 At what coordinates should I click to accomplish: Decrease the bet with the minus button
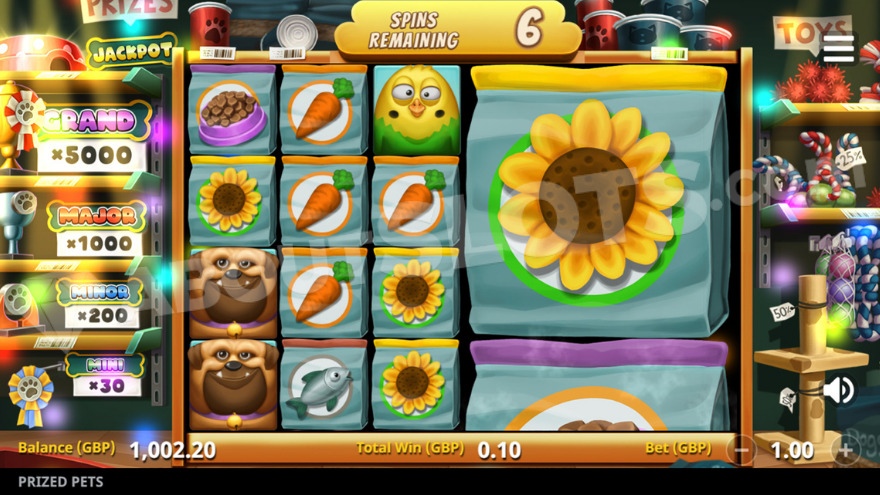click(x=742, y=450)
